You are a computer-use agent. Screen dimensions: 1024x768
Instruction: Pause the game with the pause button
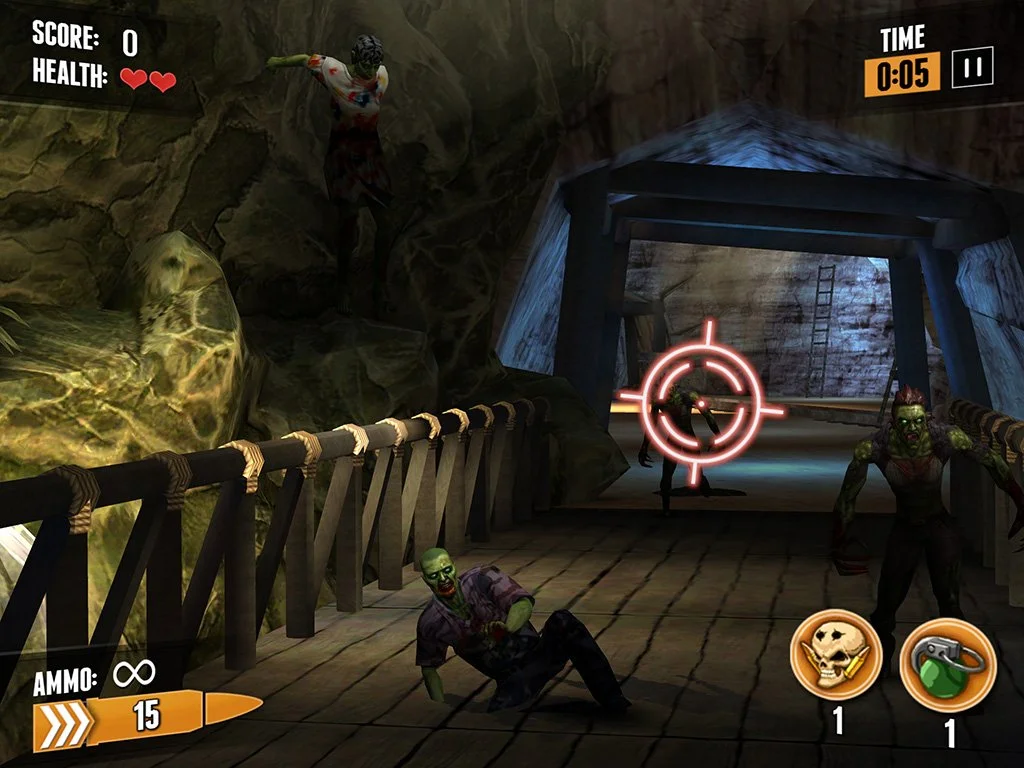(972, 69)
